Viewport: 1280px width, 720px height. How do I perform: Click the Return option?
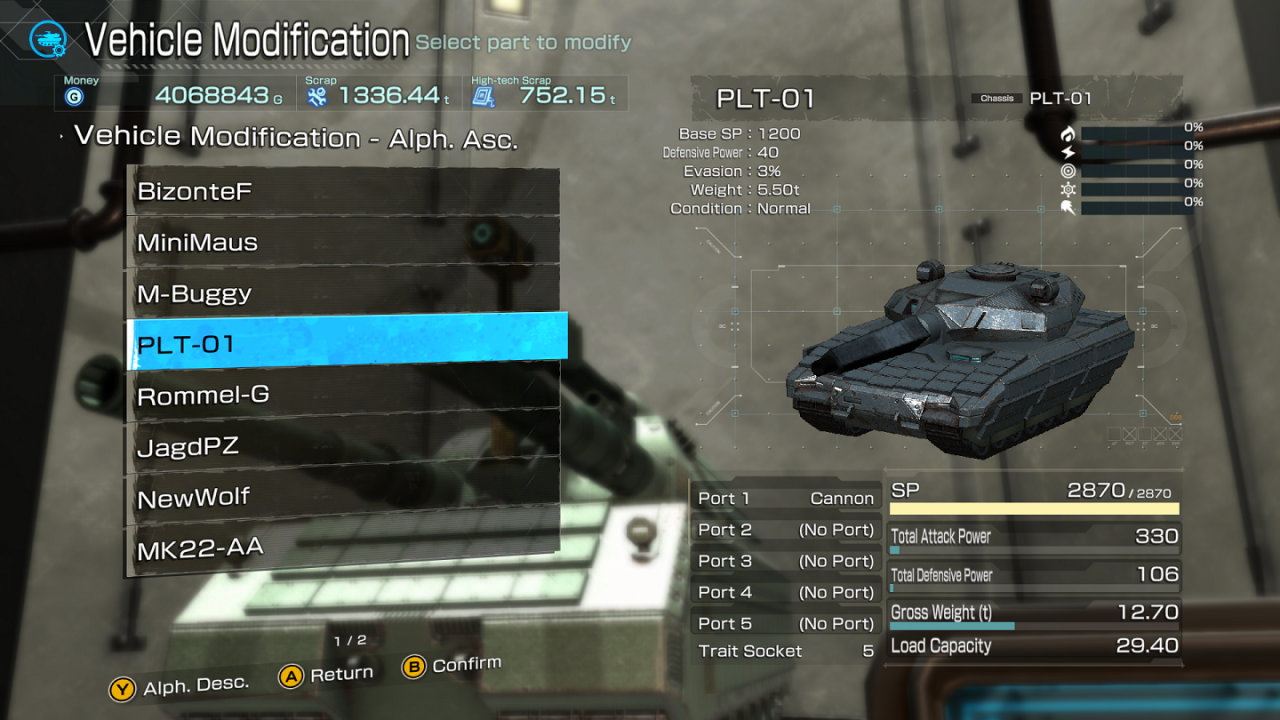point(327,676)
